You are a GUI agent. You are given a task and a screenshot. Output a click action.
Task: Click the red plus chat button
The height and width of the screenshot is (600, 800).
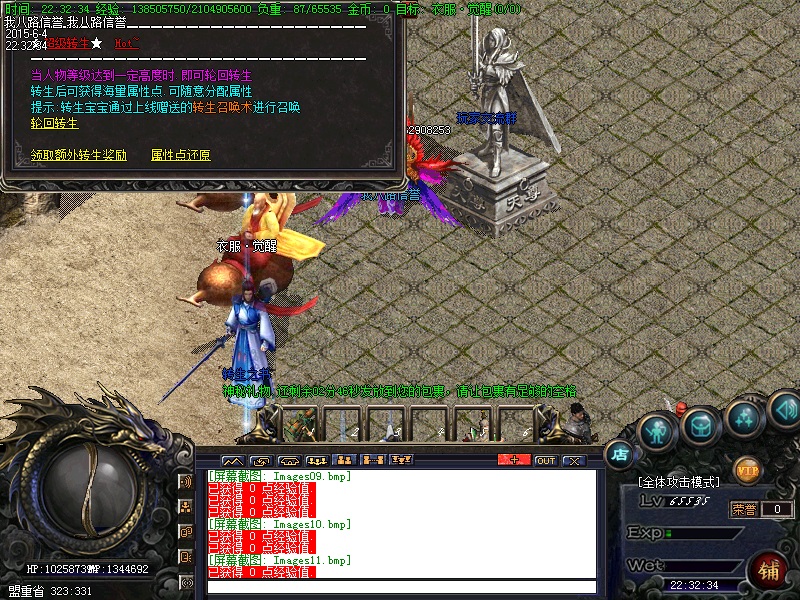click(514, 460)
